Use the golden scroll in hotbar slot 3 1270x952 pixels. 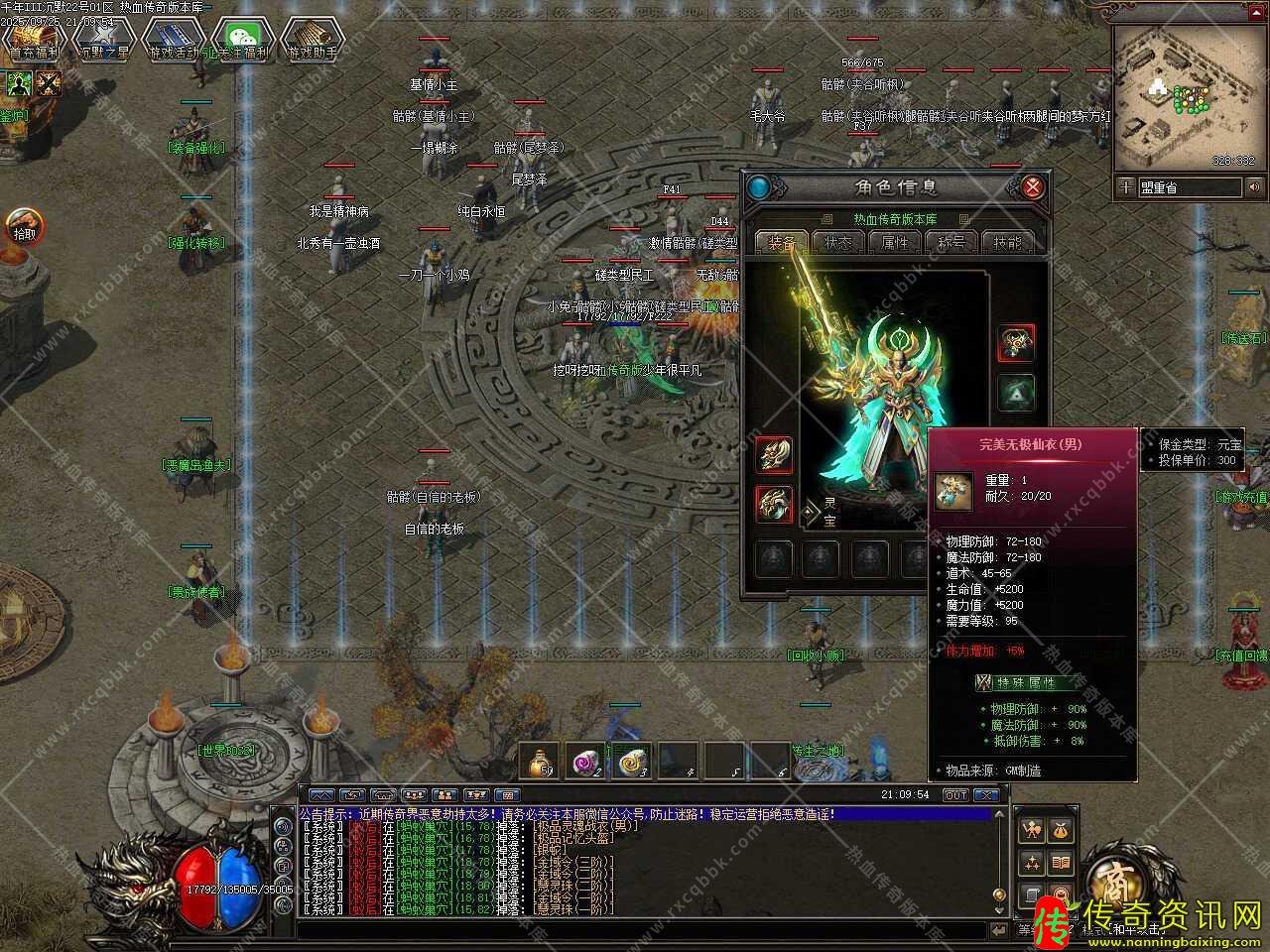tap(631, 761)
